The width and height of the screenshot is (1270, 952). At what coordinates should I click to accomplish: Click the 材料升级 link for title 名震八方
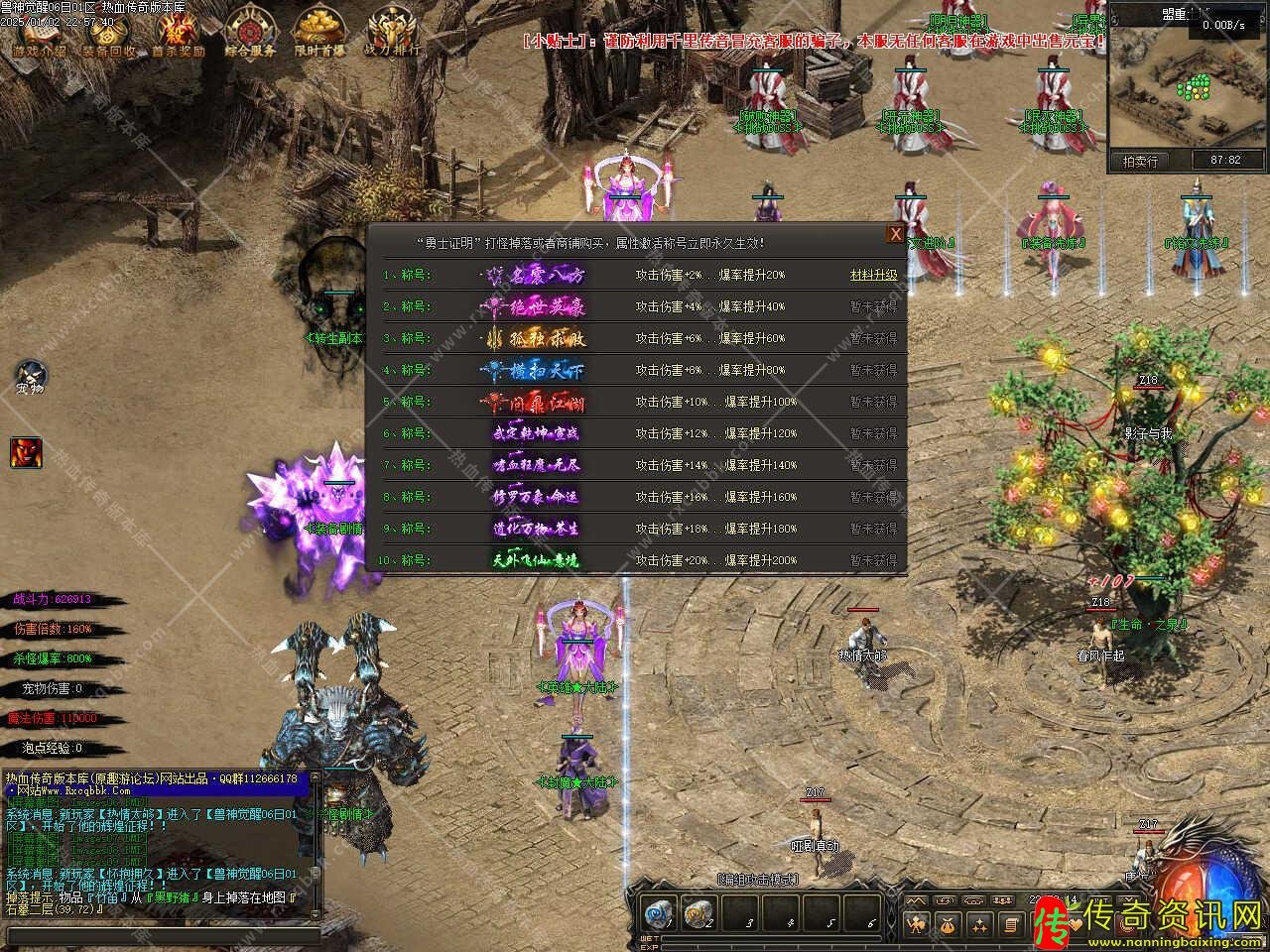pos(873,275)
